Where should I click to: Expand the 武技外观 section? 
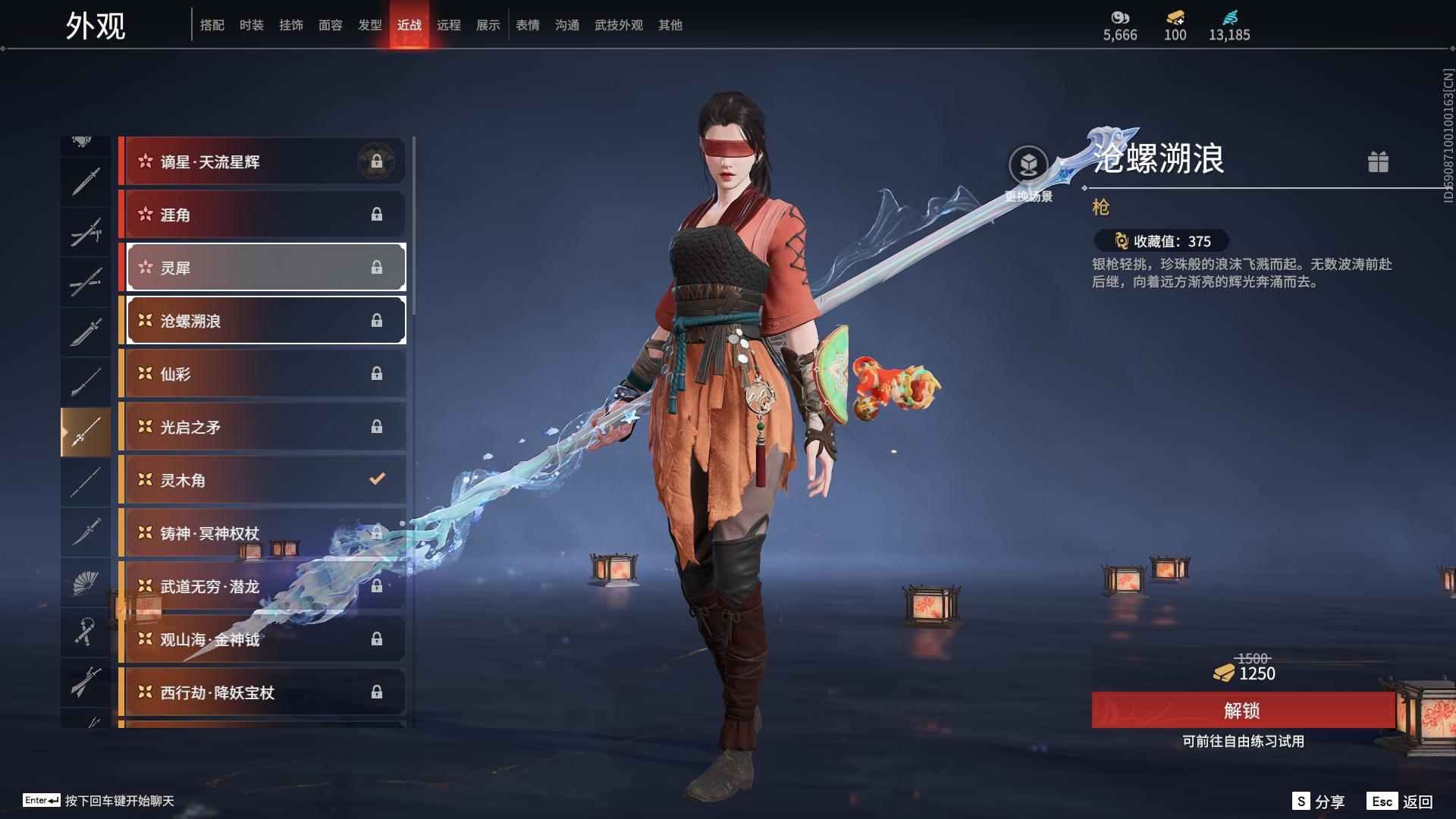[617, 25]
